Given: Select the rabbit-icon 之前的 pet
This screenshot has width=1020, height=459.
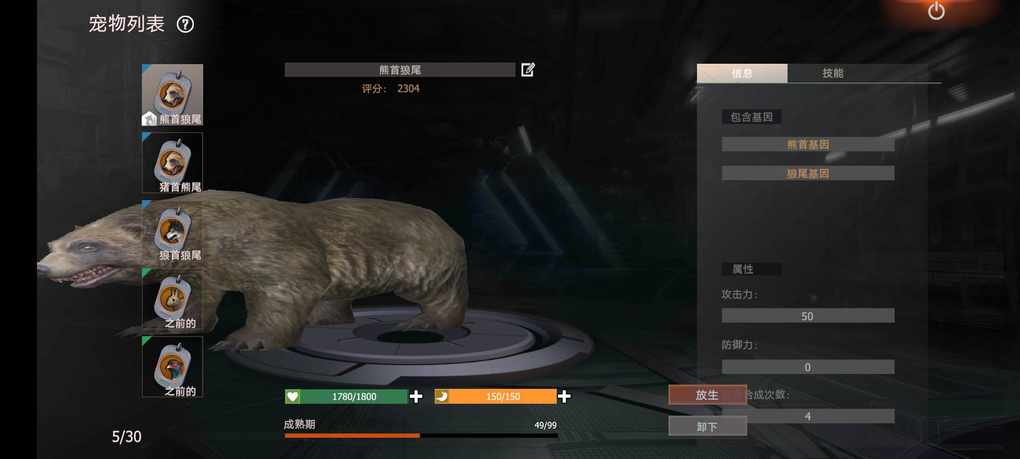Looking at the screenshot, I should point(173,299).
